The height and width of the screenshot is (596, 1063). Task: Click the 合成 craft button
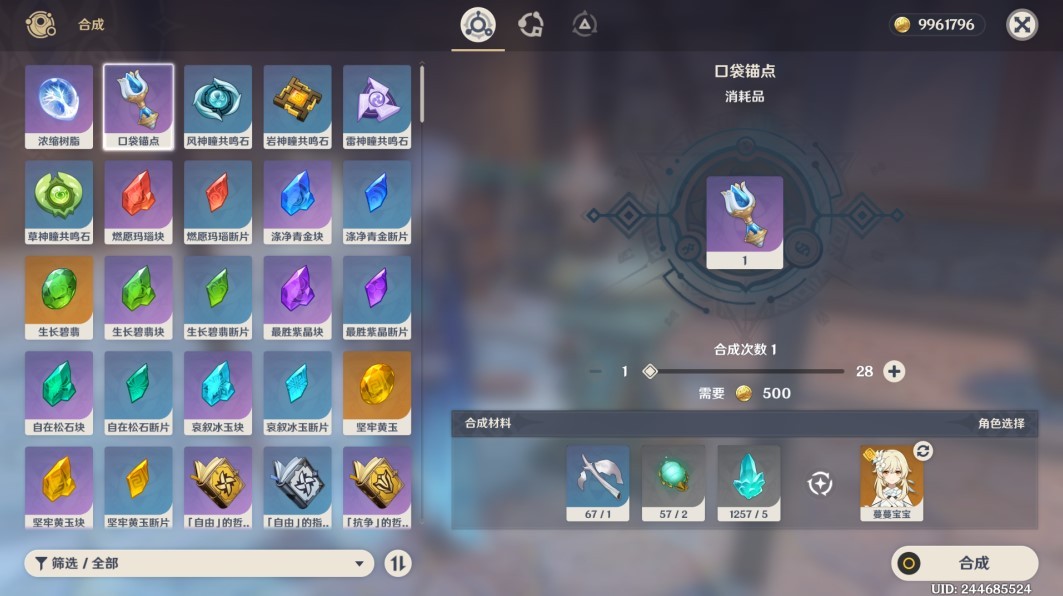click(x=963, y=563)
